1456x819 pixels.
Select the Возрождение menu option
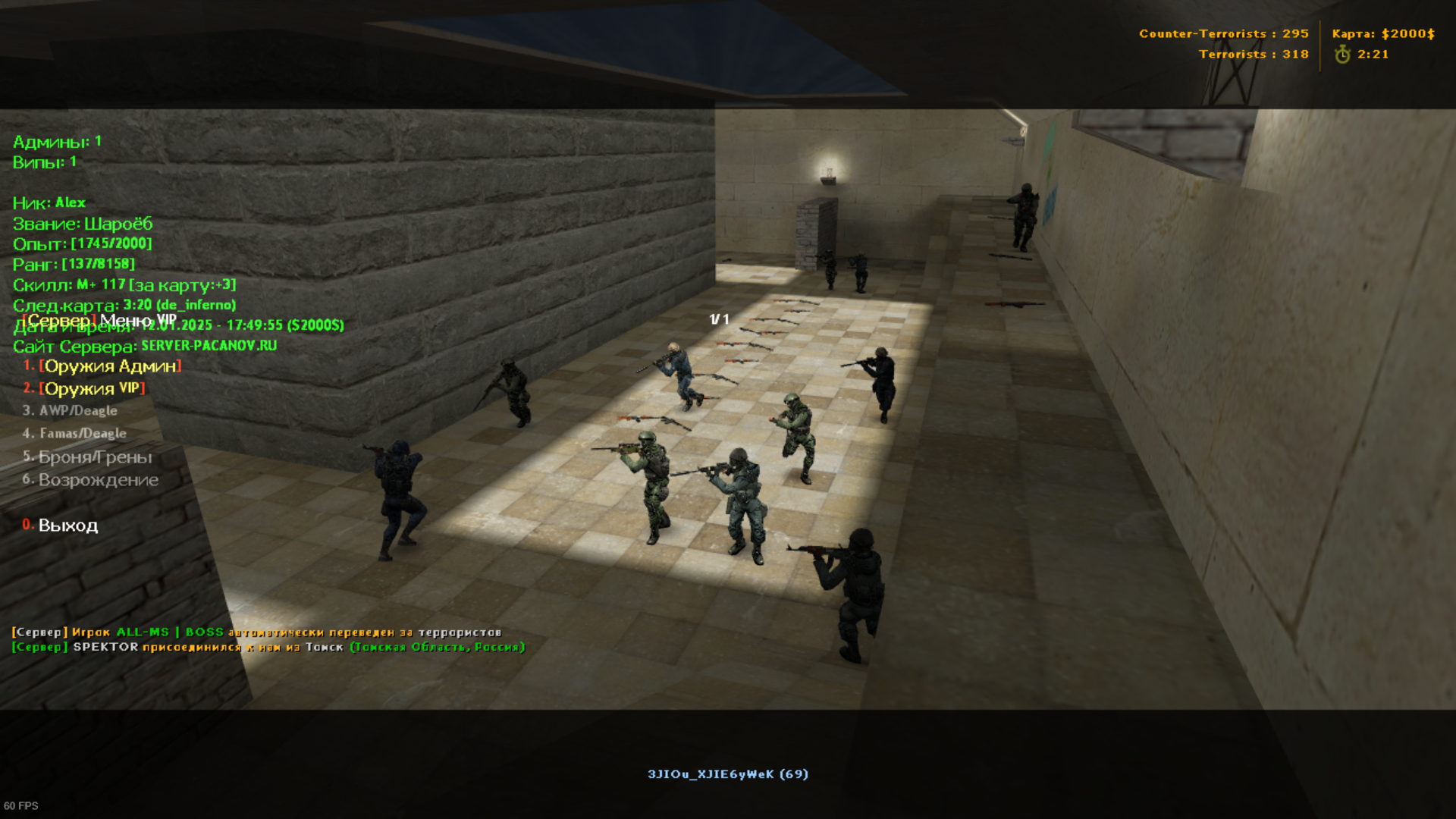pos(98,480)
